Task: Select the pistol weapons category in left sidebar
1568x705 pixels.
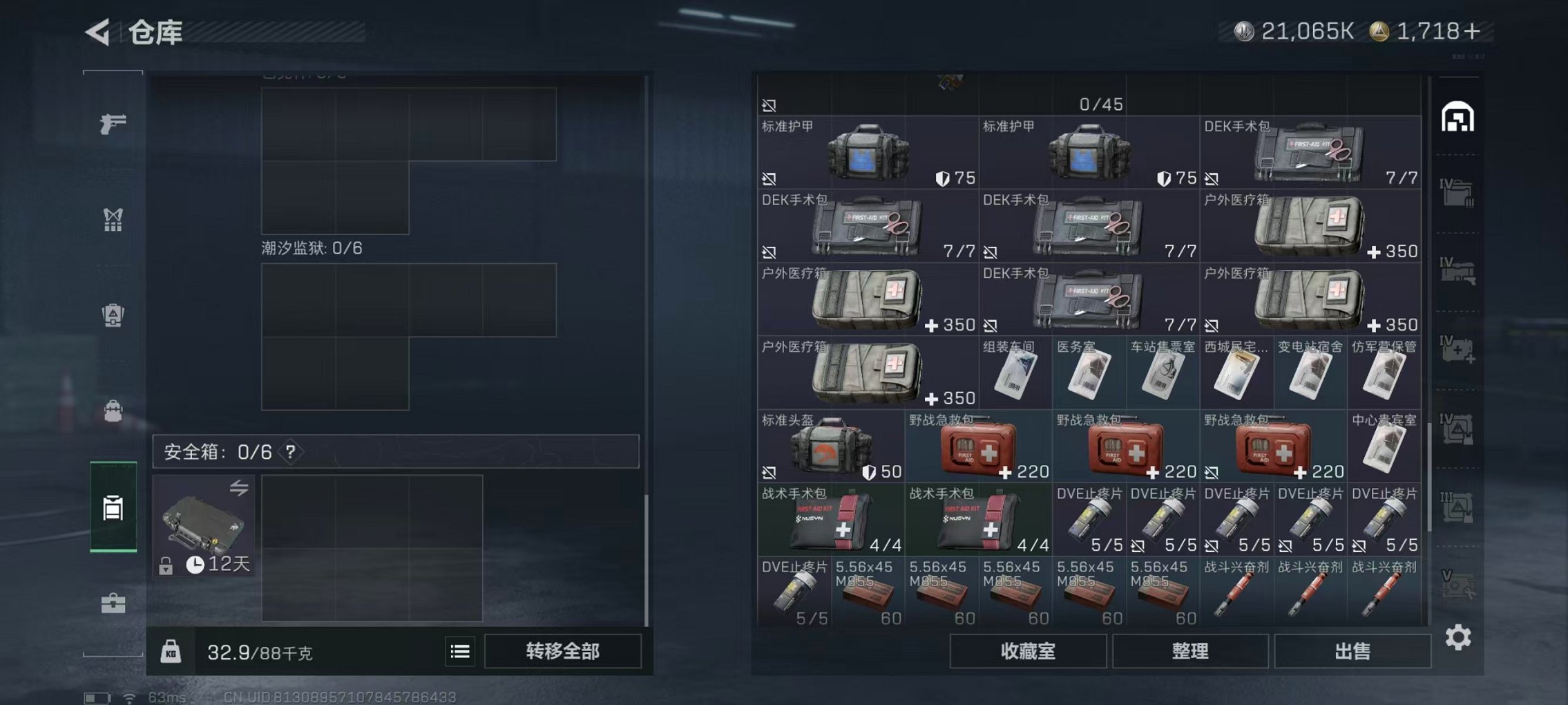Action: [113, 124]
